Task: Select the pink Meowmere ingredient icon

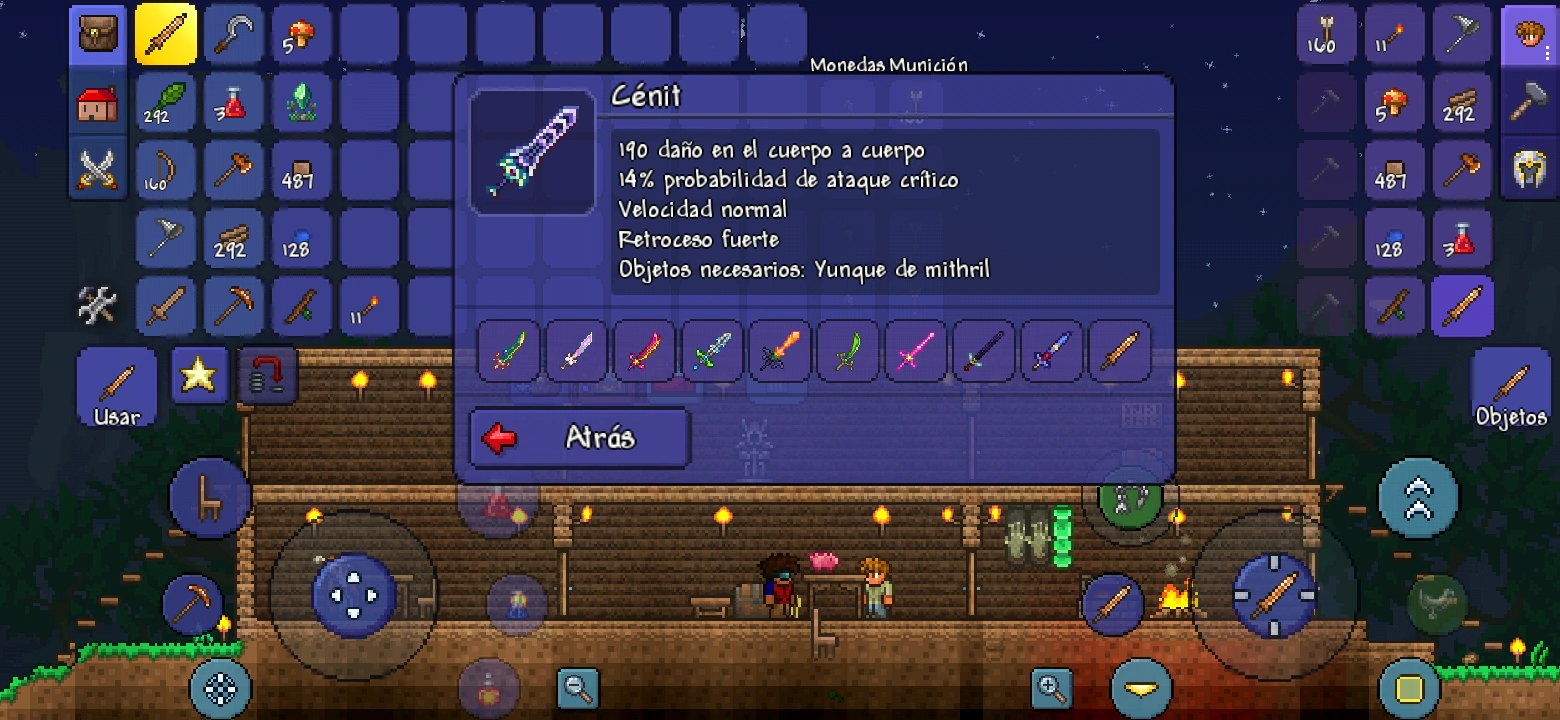Action: [x=915, y=352]
